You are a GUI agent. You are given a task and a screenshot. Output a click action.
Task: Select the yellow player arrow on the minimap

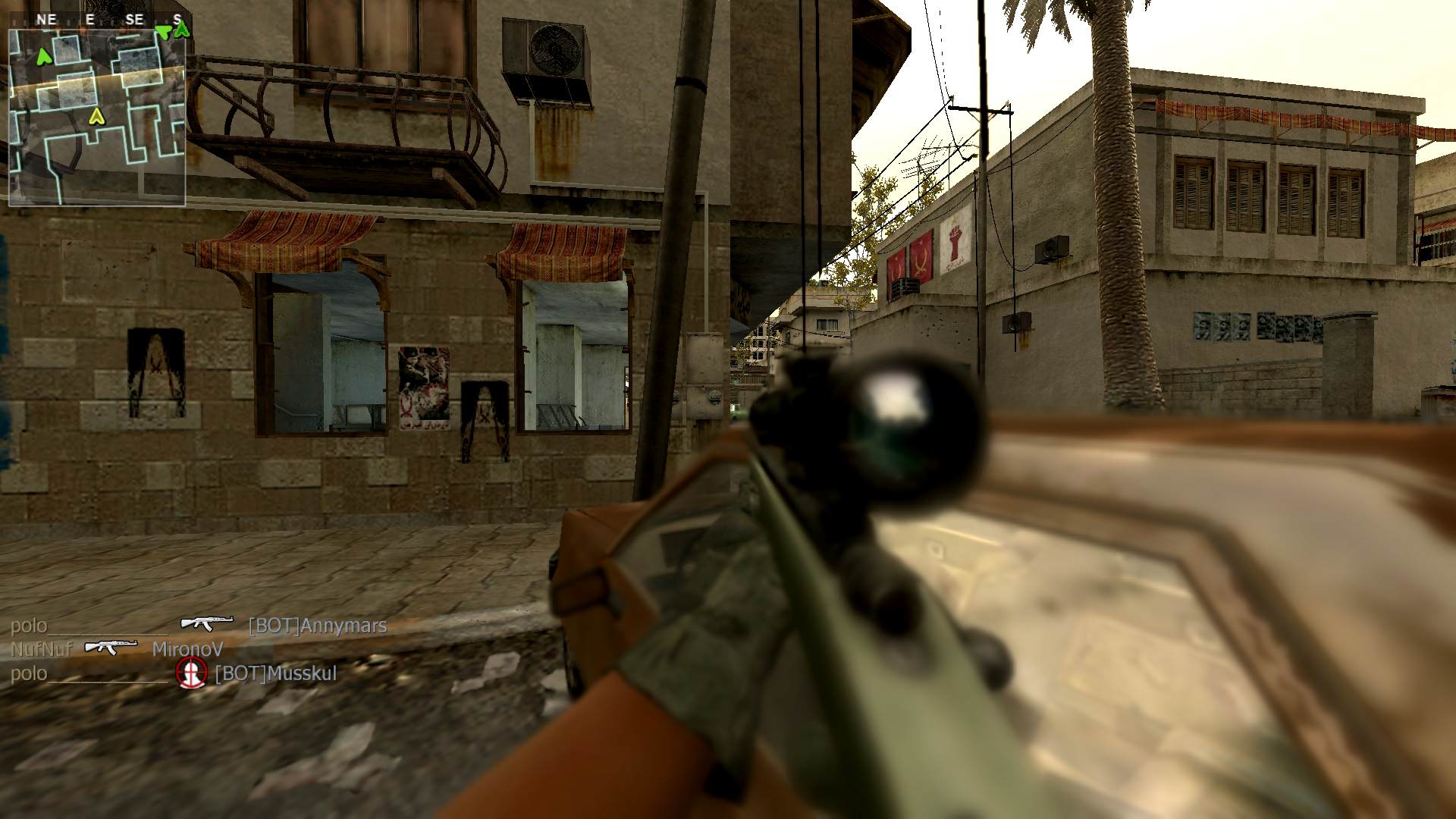(x=96, y=116)
